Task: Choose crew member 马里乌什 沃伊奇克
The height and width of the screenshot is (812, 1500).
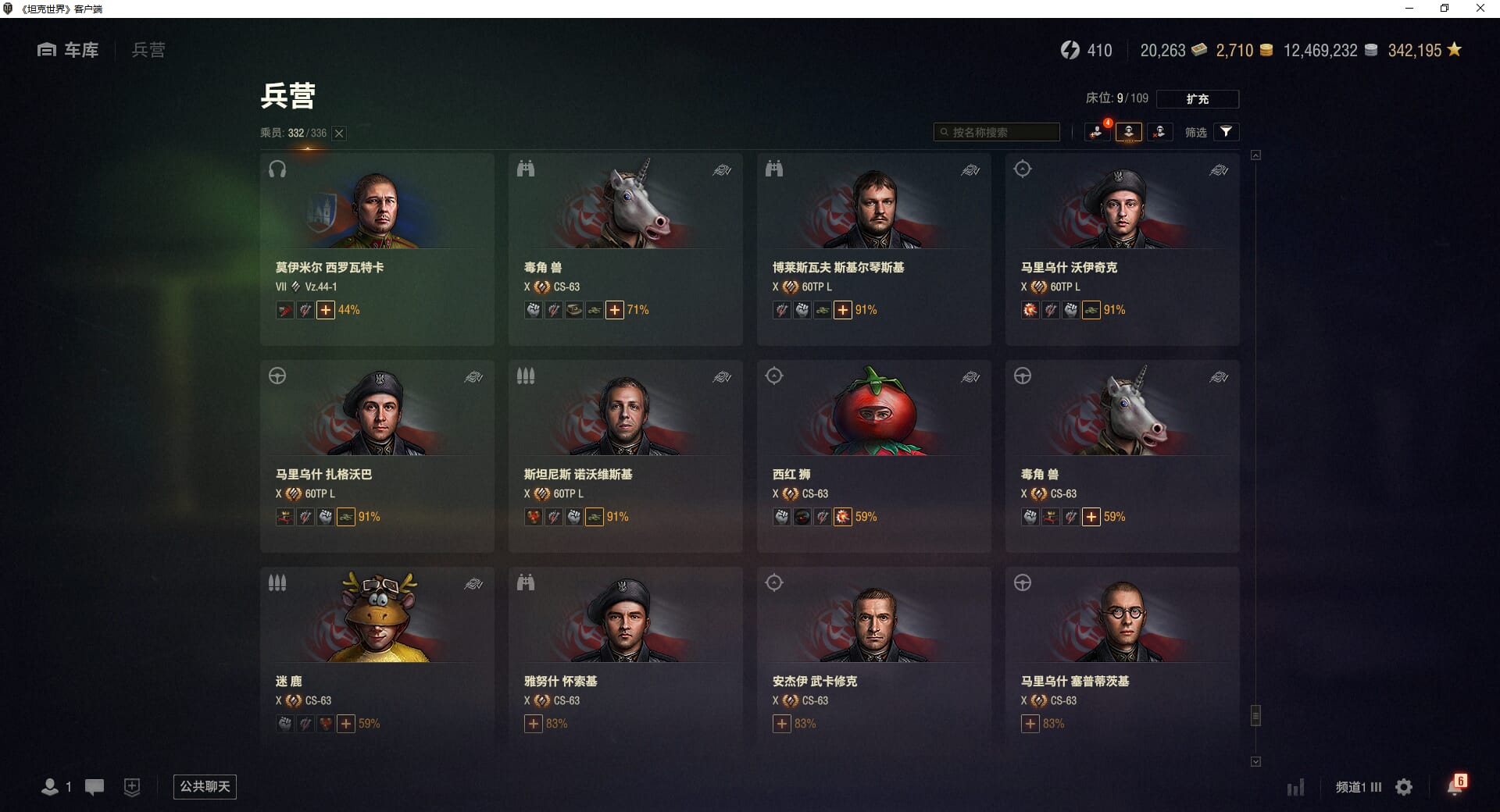Action: coord(1122,248)
